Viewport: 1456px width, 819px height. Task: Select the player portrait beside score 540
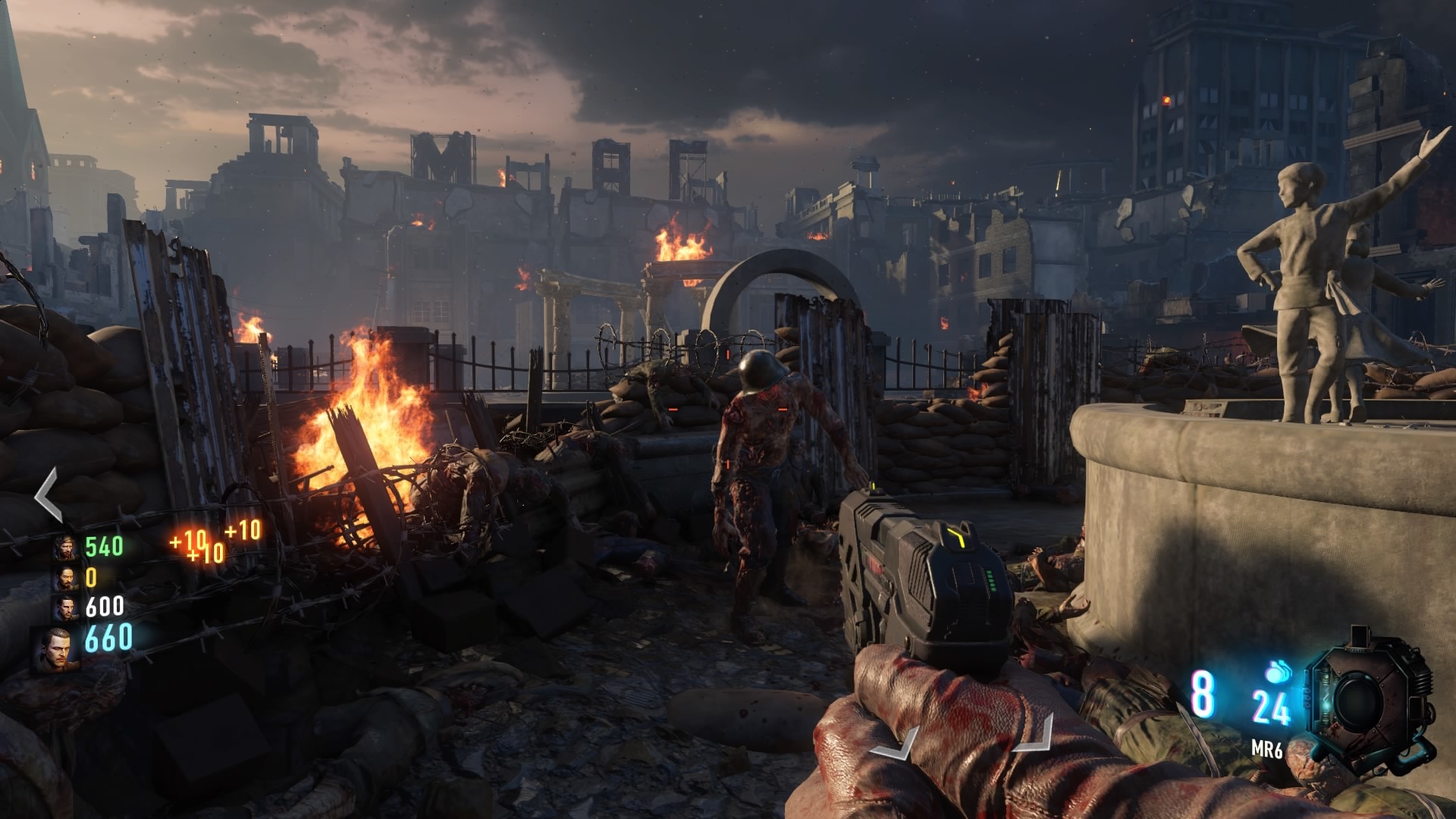[x=67, y=547]
